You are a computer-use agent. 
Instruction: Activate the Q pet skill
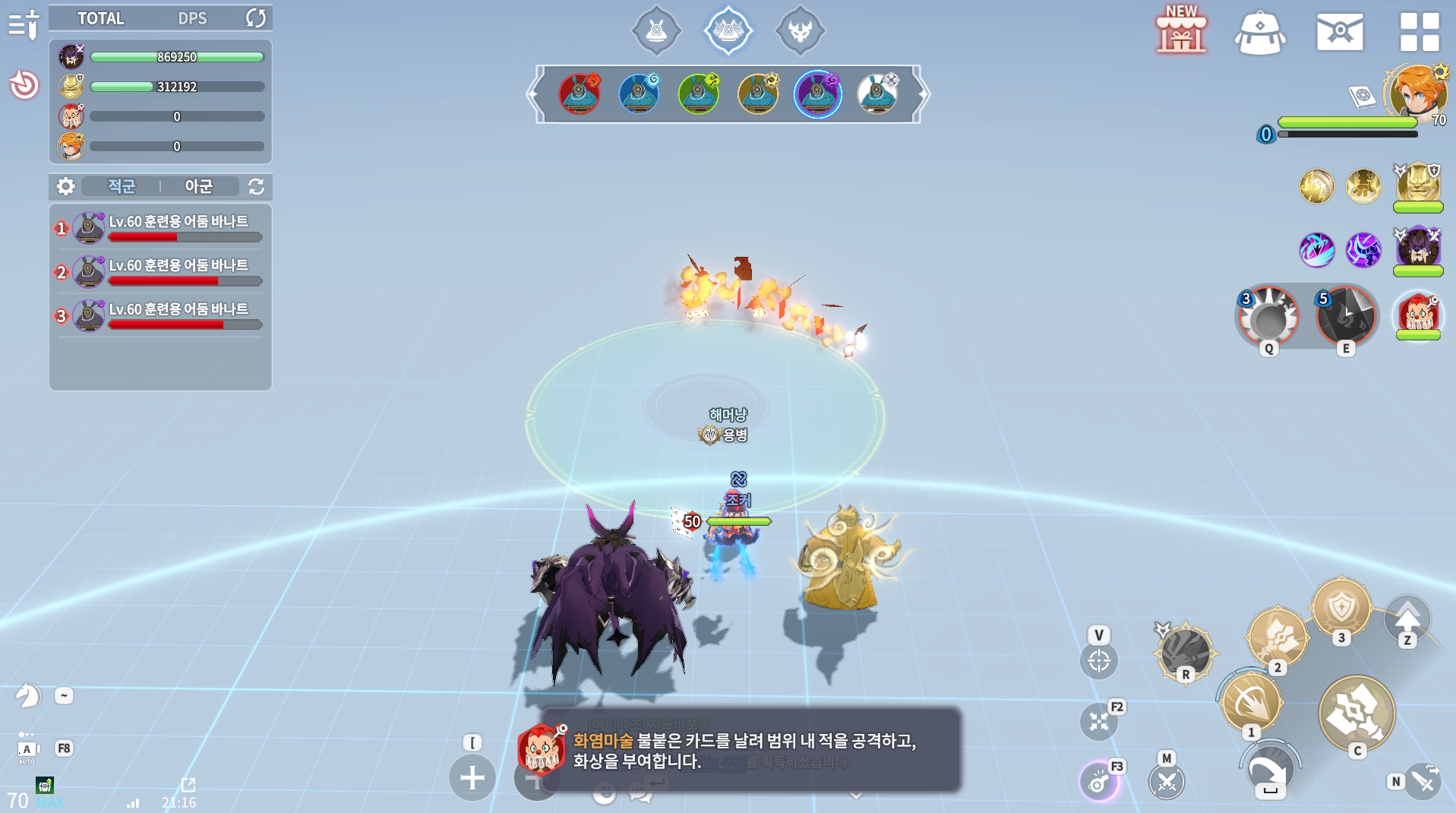pyautogui.click(x=1268, y=317)
